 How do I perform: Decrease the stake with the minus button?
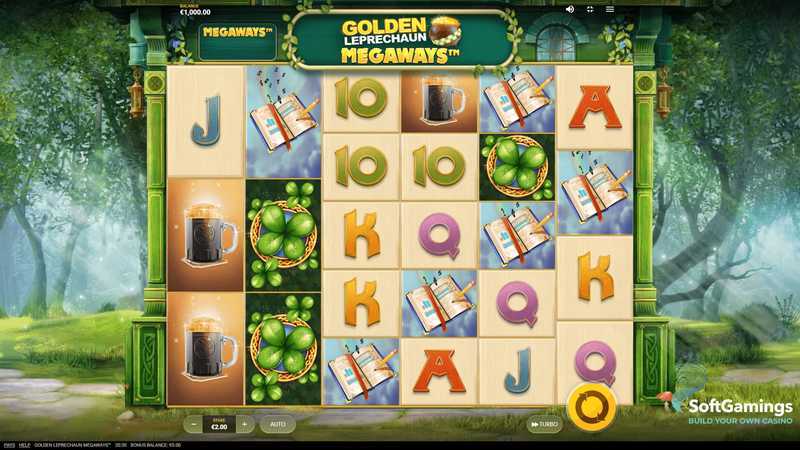(x=194, y=425)
